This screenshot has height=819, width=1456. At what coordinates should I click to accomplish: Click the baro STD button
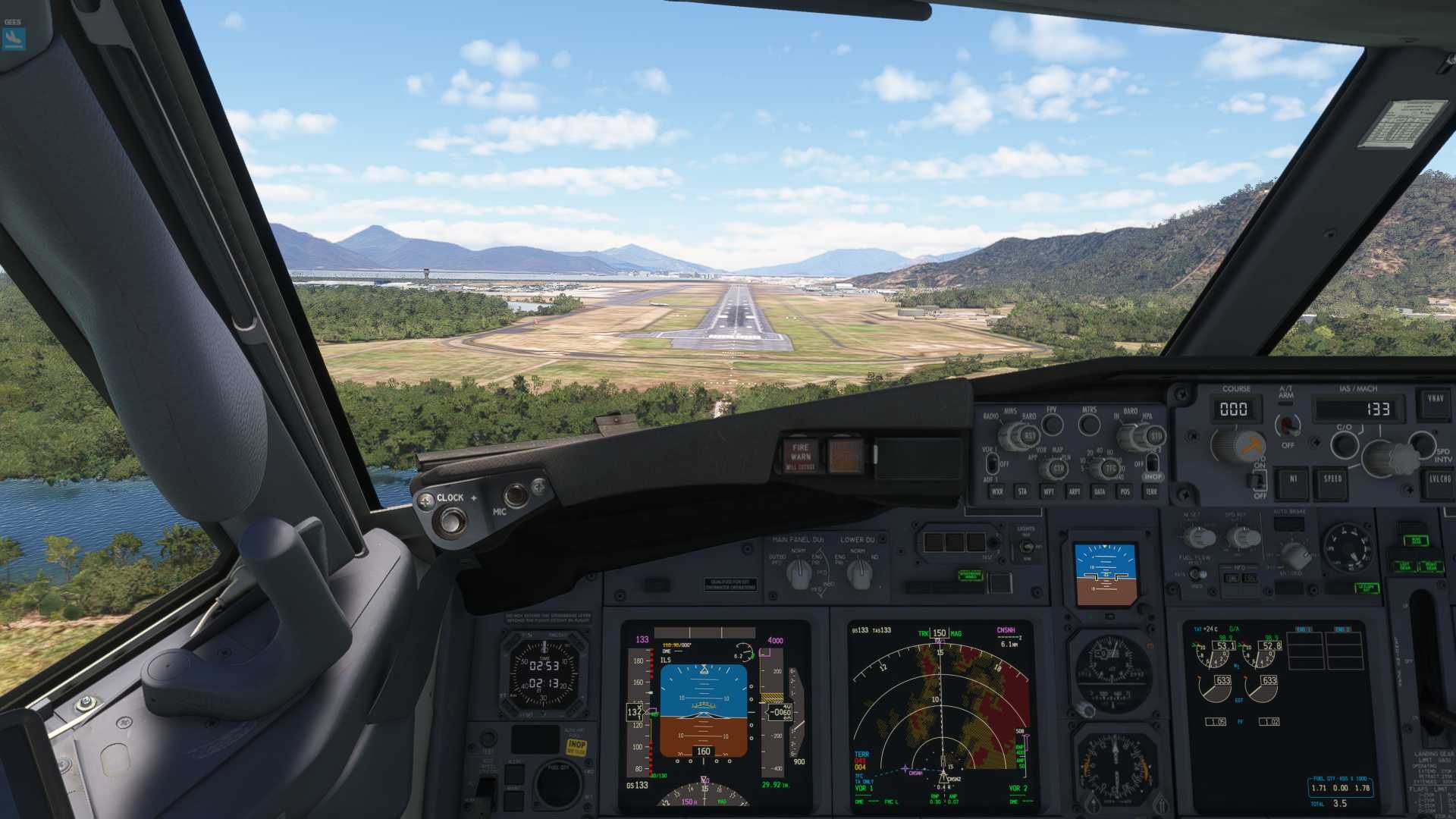pyautogui.click(x=1155, y=437)
